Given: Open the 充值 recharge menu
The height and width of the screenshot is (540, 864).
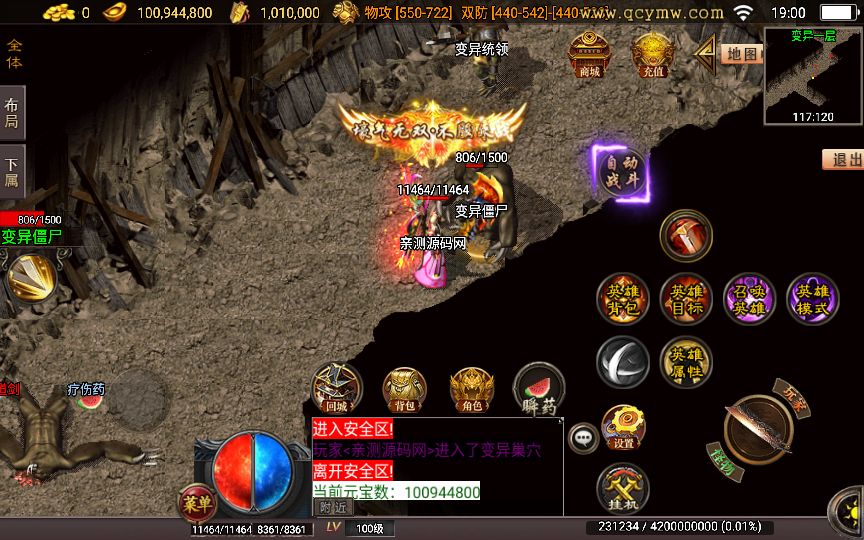Looking at the screenshot, I should (653, 54).
